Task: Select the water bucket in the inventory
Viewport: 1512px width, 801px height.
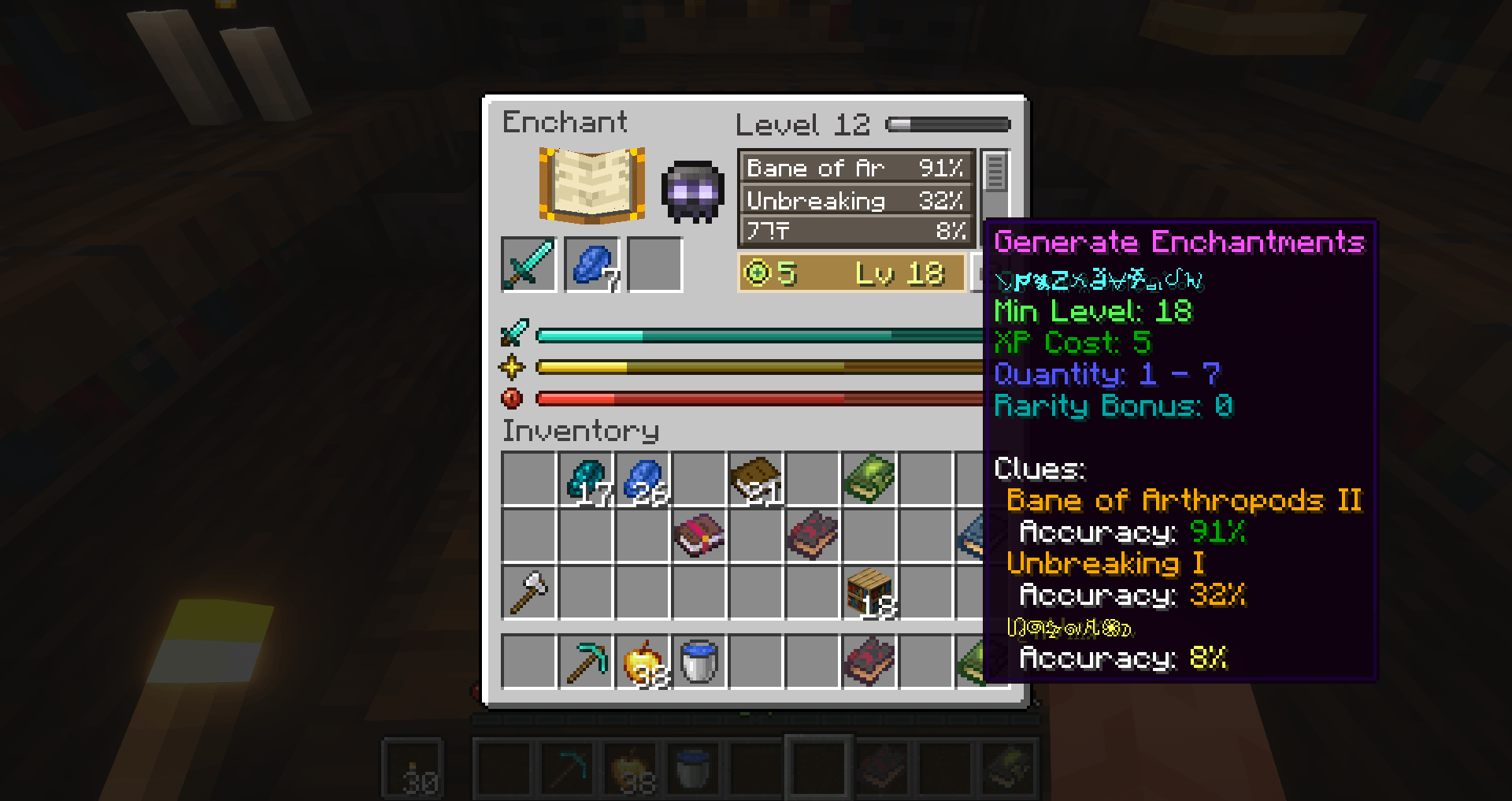Action: (698, 661)
